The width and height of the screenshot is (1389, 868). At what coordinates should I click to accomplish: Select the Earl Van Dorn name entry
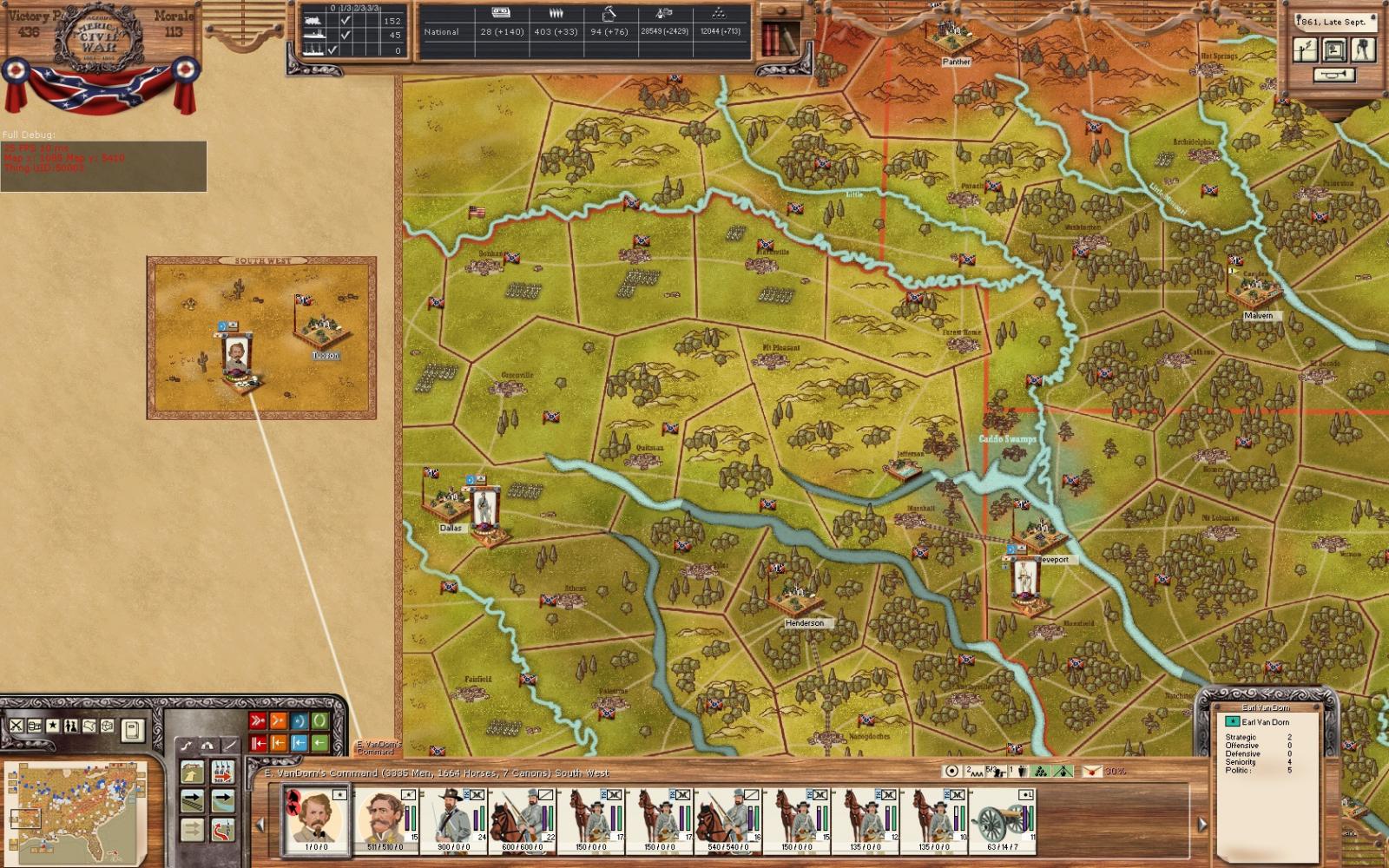coord(1264,722)
